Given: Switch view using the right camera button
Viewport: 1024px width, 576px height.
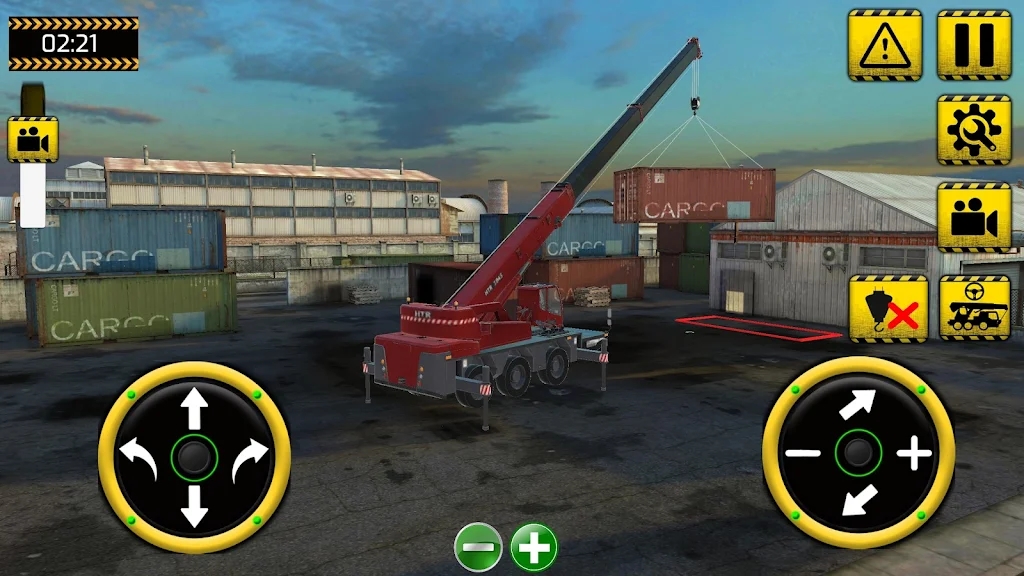Looking at the screenshot, I should coord(973,217).
